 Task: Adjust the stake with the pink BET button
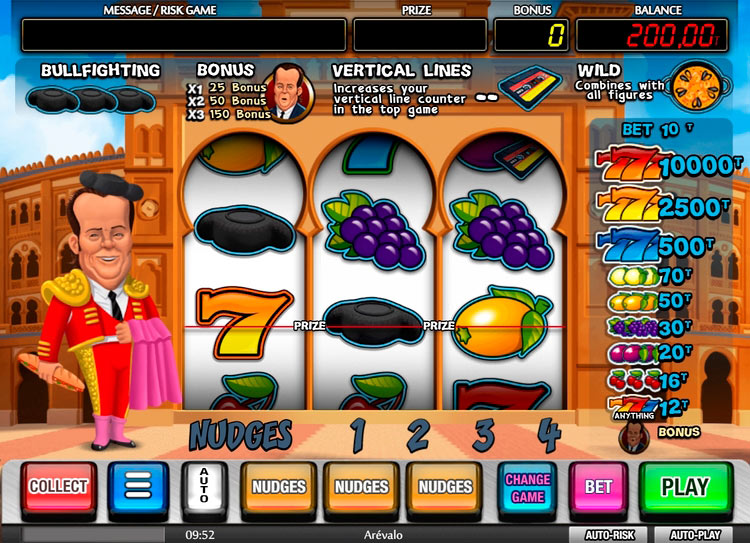(x=598, y=487)
